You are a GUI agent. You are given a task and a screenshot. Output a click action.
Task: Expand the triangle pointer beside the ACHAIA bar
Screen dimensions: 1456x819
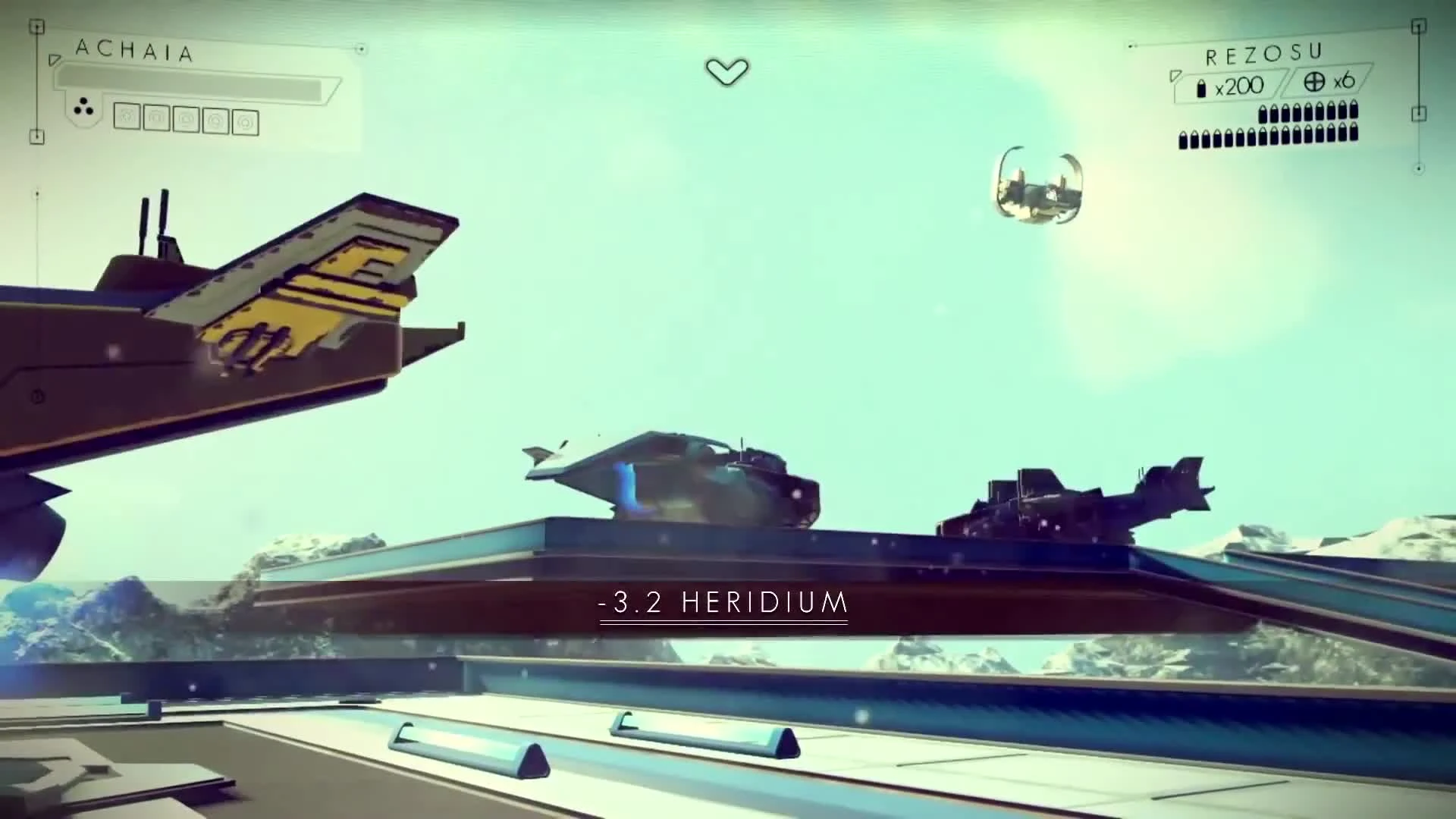click(55, 60)
